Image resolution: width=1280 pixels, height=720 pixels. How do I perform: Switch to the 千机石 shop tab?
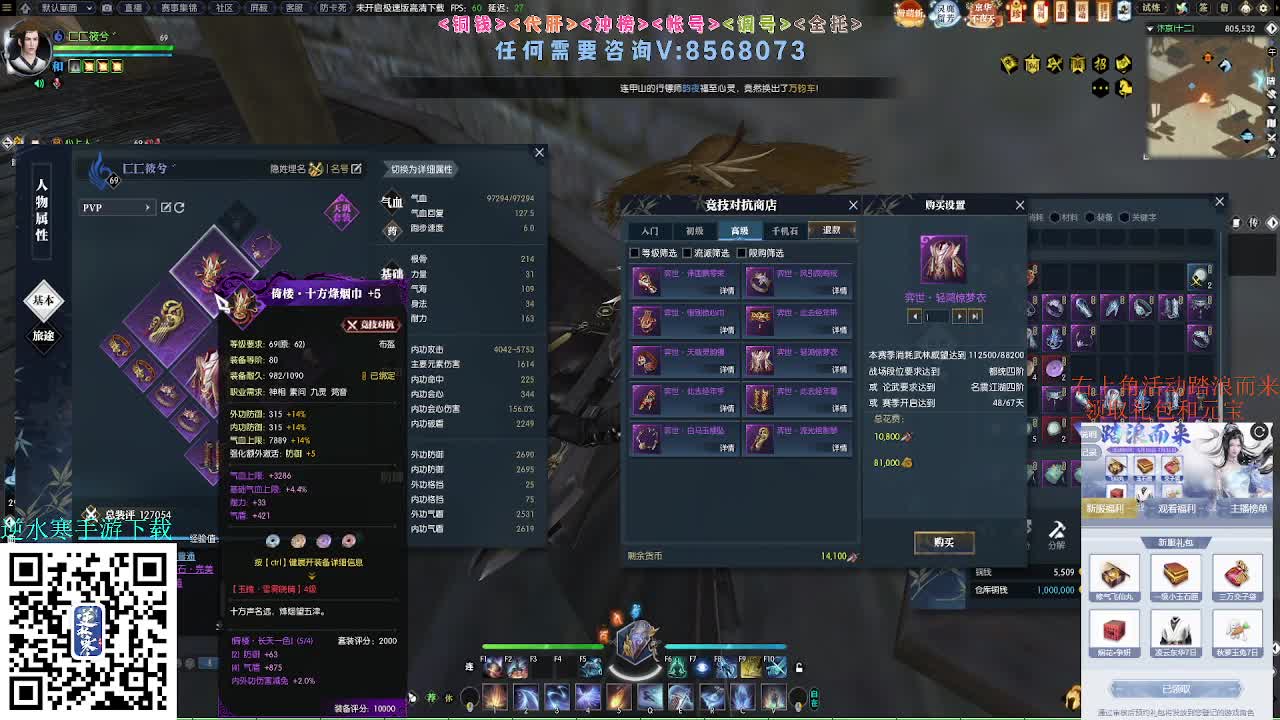786,231
